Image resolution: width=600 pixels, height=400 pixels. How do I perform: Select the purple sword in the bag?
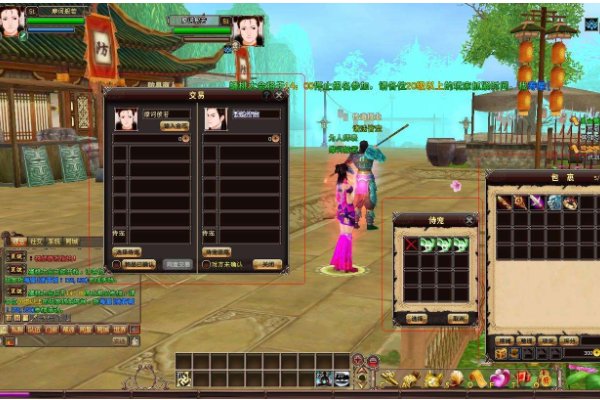click(537, 202)
